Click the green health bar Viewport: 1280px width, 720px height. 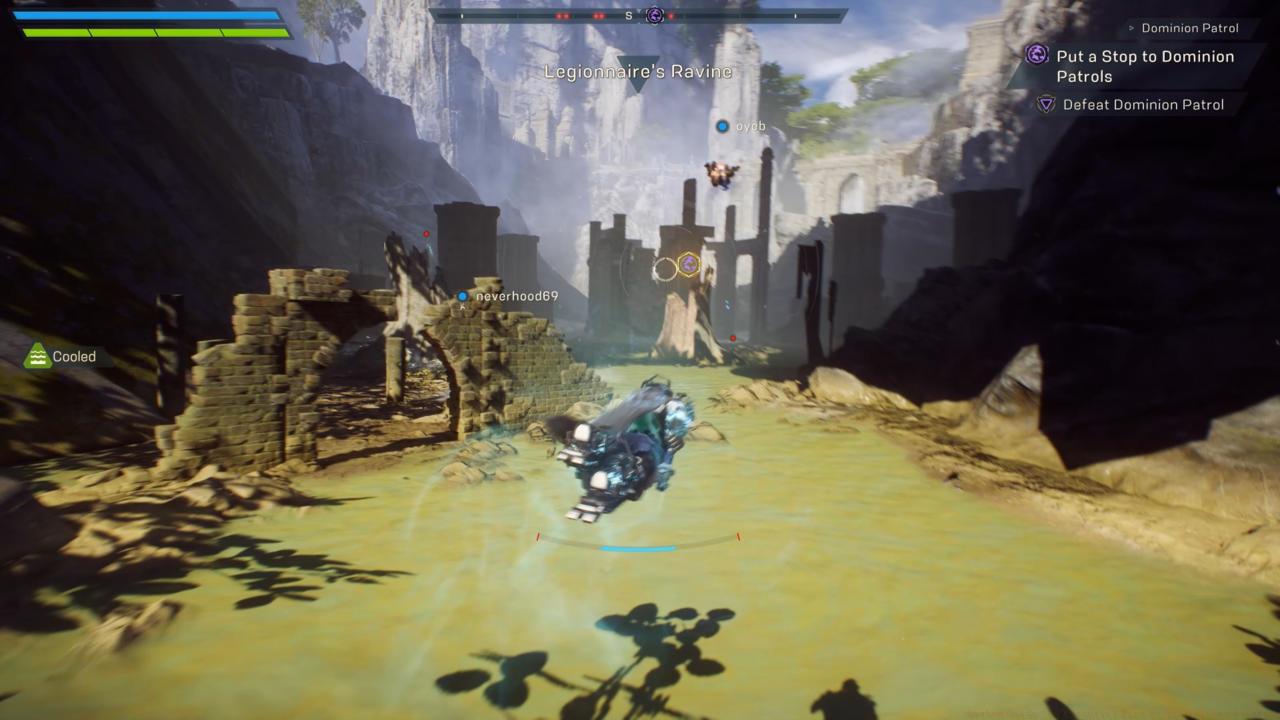pyautogui.click(x=155, y=31)
